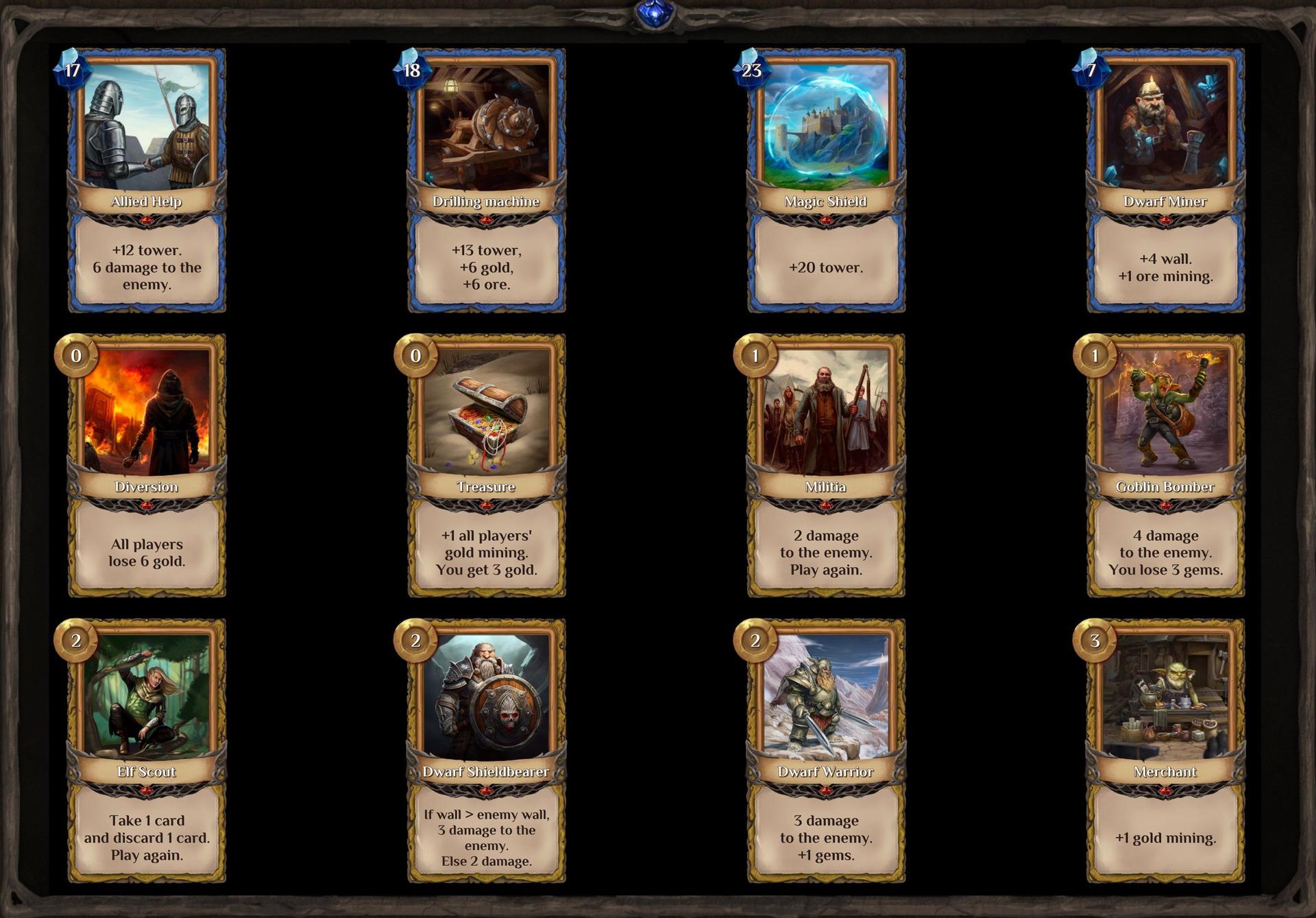Select the Merchant card

[1165, 751]
